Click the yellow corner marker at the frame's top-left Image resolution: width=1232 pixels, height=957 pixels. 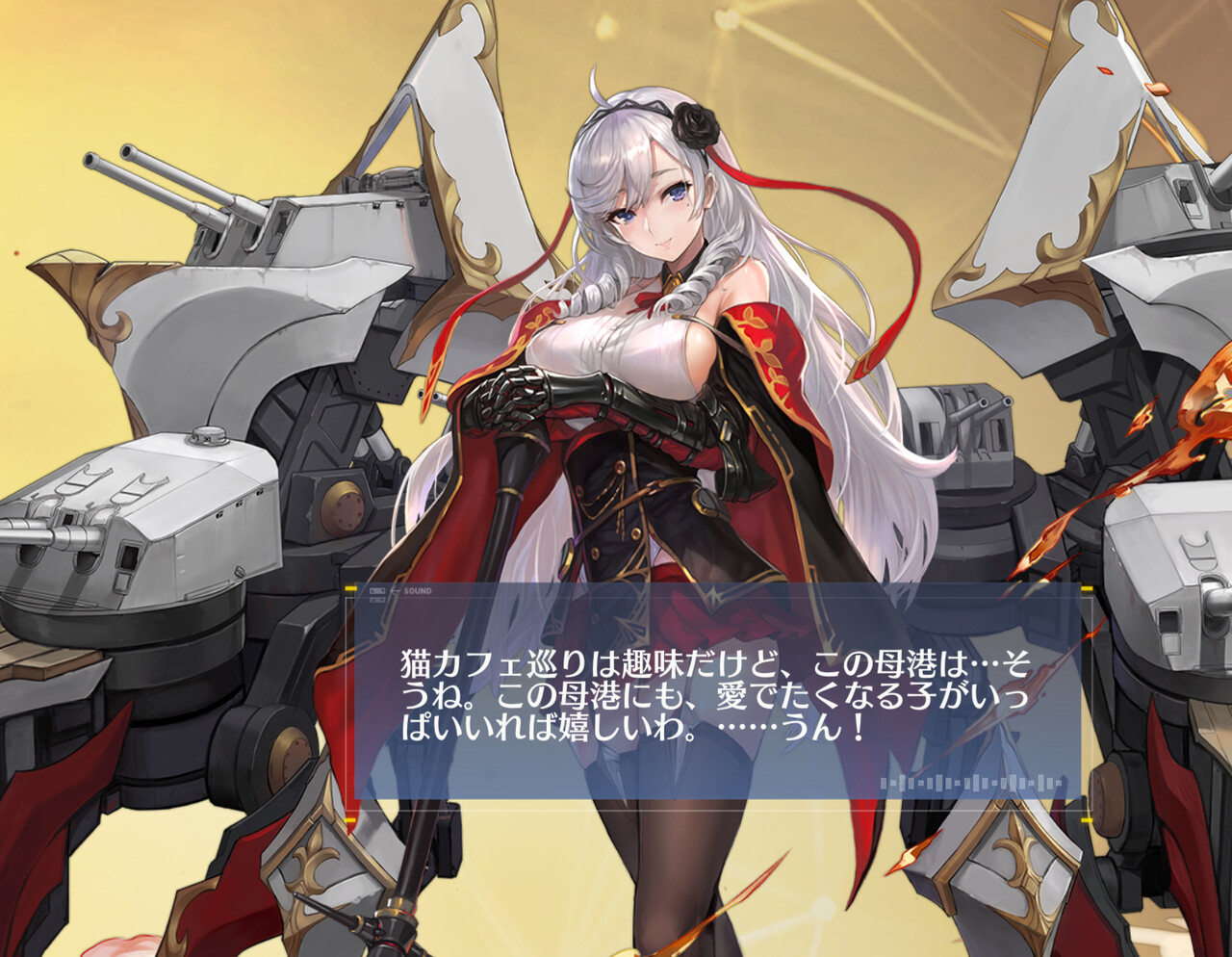351,588
